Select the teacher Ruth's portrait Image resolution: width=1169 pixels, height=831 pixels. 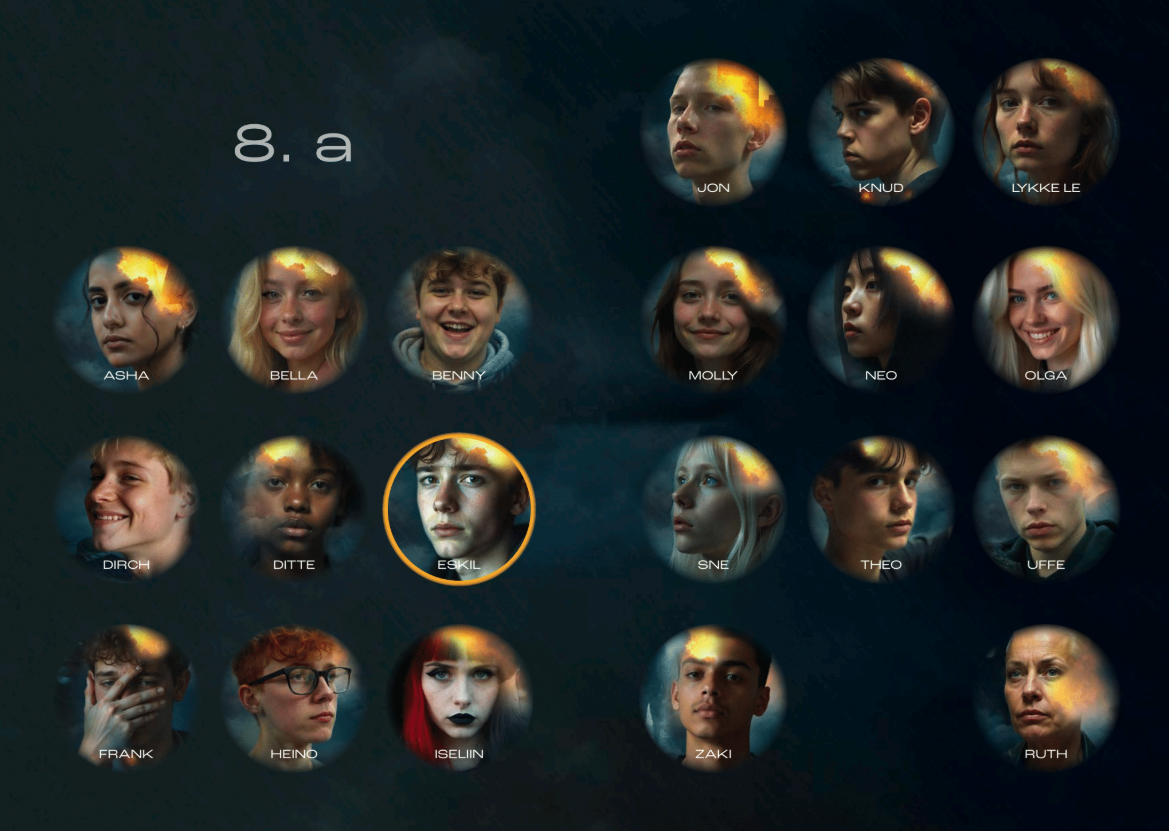point(1046,696)
